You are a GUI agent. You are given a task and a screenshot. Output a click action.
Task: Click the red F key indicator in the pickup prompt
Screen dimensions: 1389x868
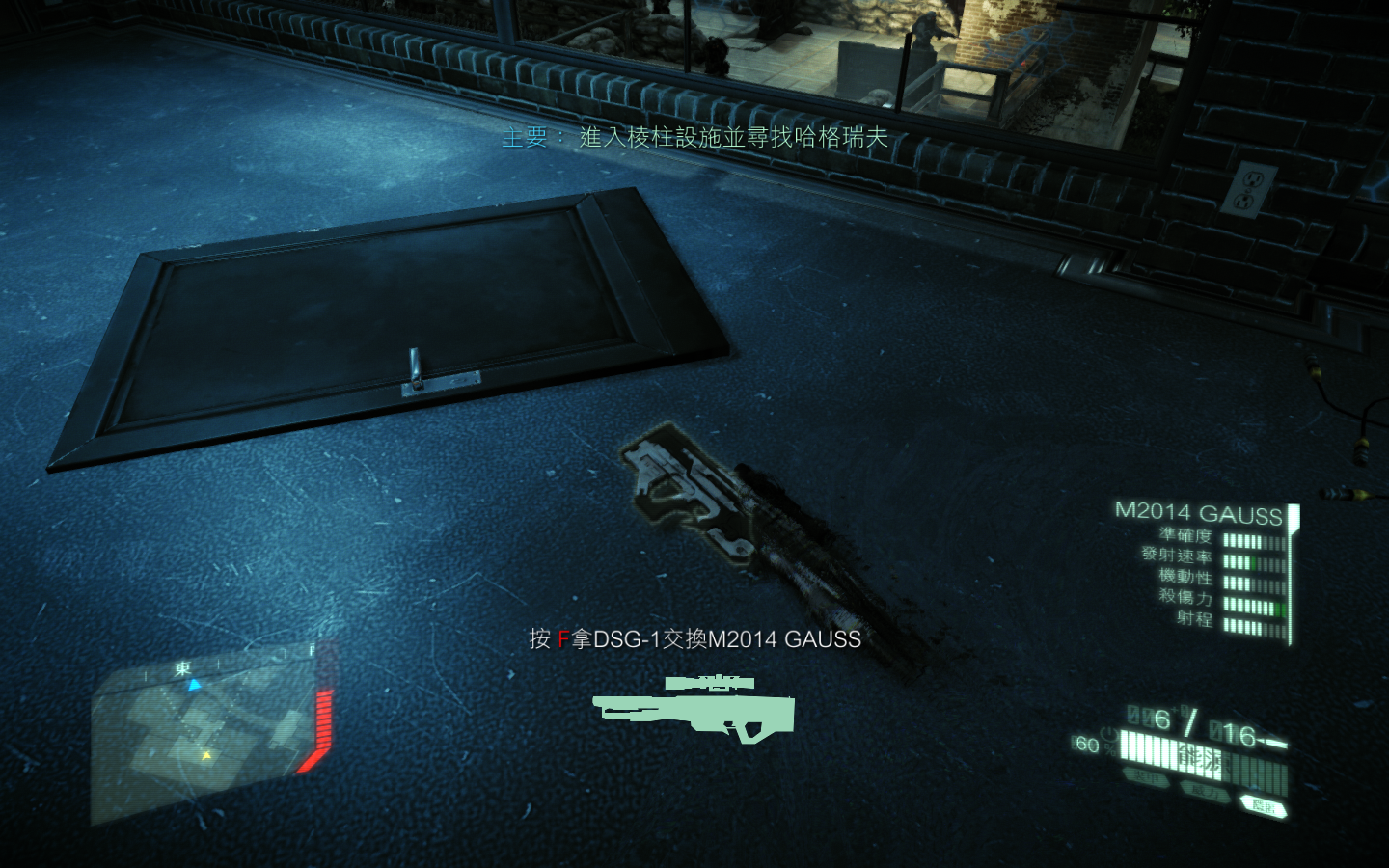pos(562,638)
